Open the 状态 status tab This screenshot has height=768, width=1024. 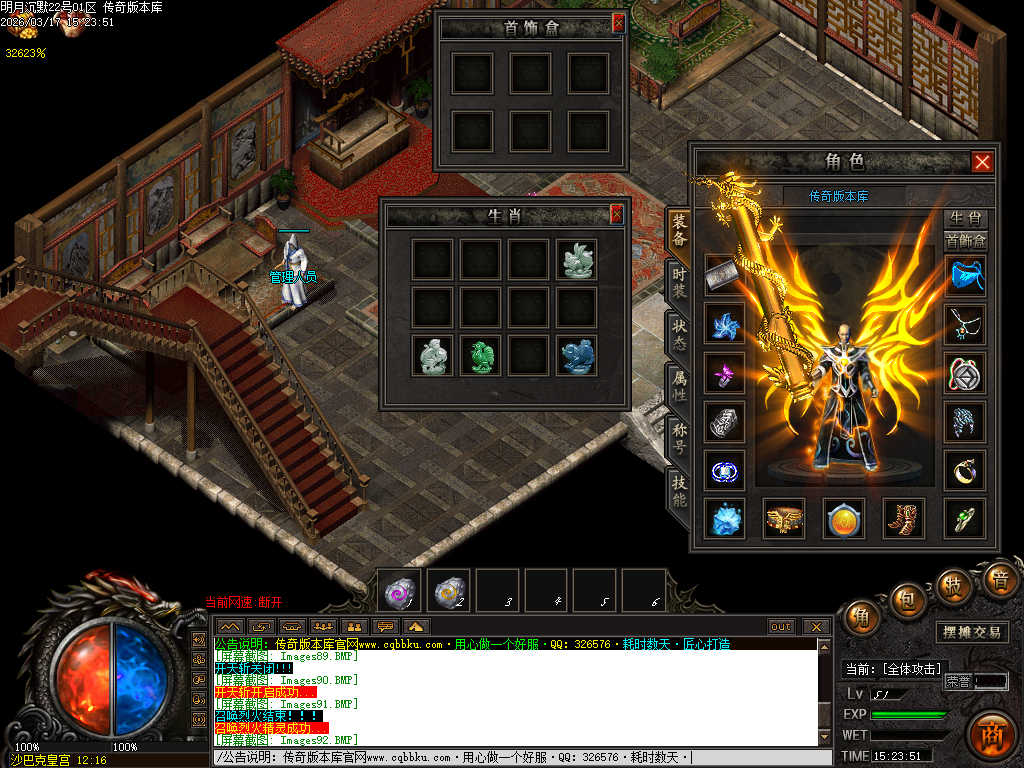click(x=679, y=333)
